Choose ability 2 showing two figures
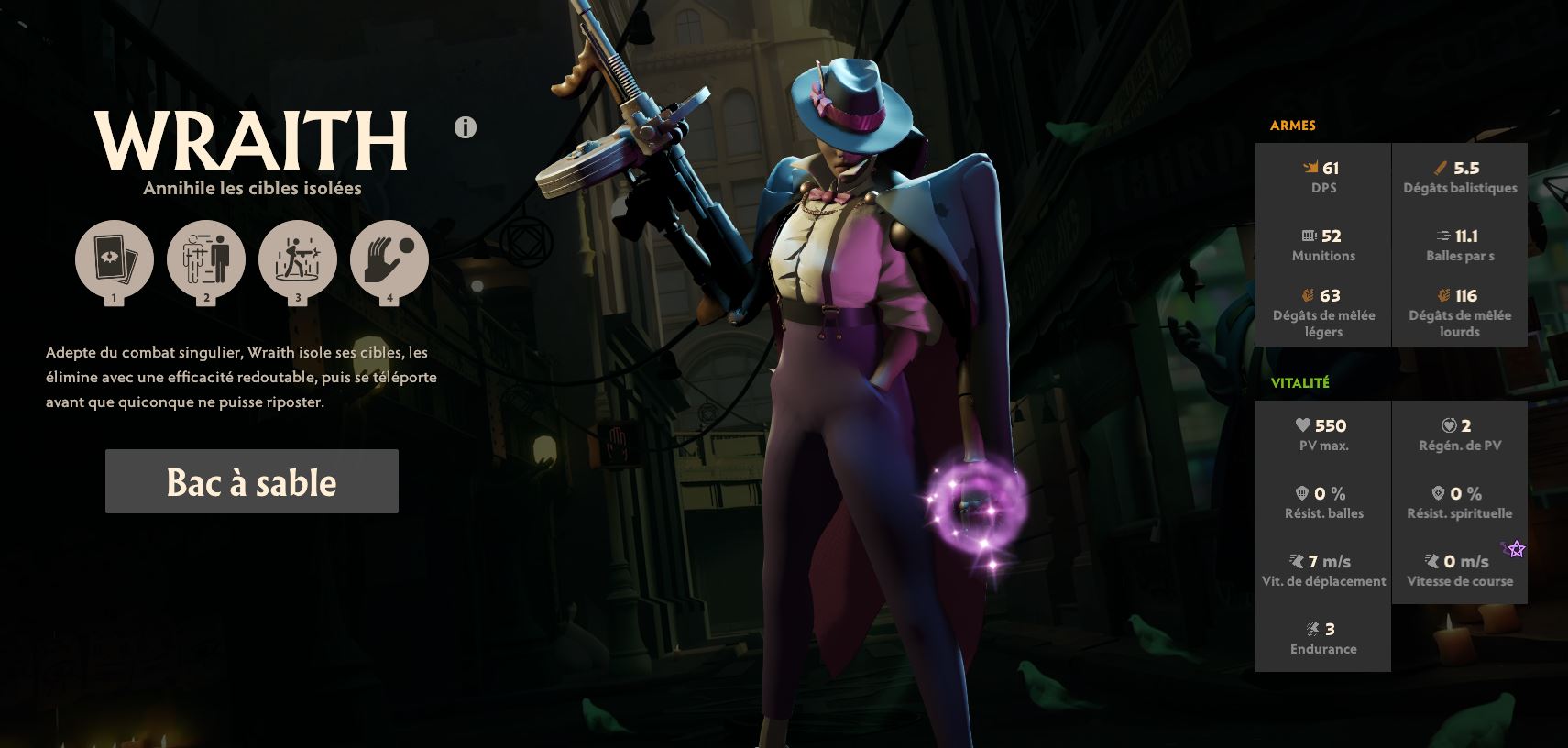1568x748 pixels. point(205,260)
